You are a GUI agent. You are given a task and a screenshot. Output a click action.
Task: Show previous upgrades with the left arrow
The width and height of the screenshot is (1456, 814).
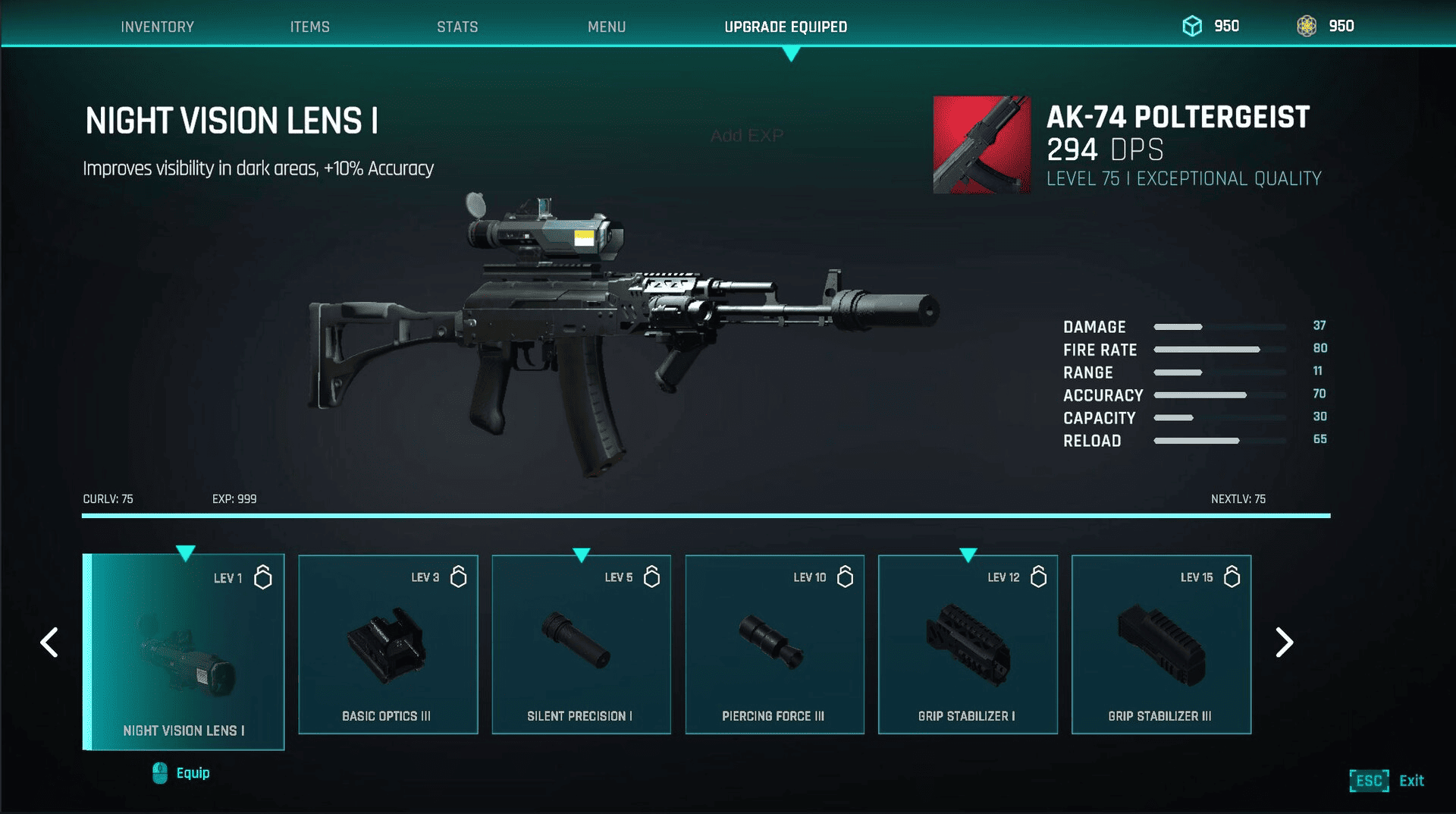pyautogui.click(x=50, y=643)
